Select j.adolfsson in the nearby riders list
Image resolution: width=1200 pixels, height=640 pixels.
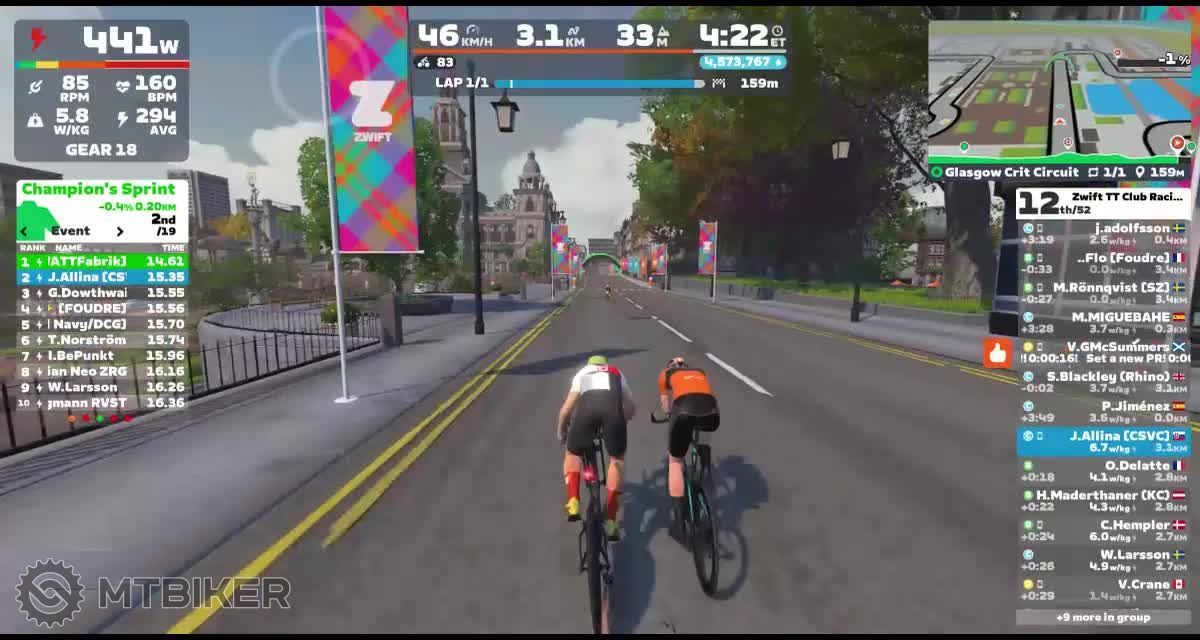(1103, 234)
